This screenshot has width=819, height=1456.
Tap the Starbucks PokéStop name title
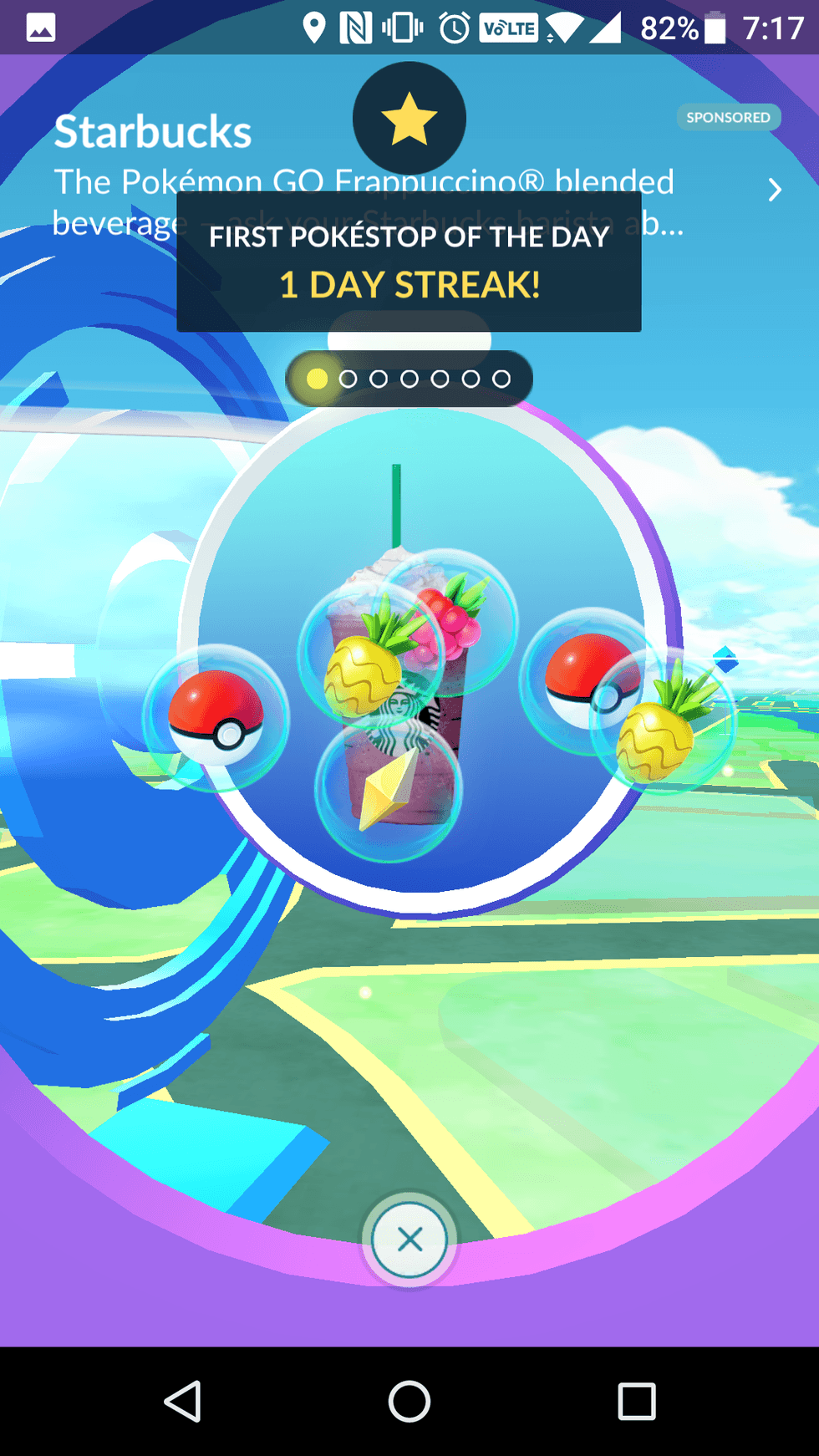click(x=153, y=132)
